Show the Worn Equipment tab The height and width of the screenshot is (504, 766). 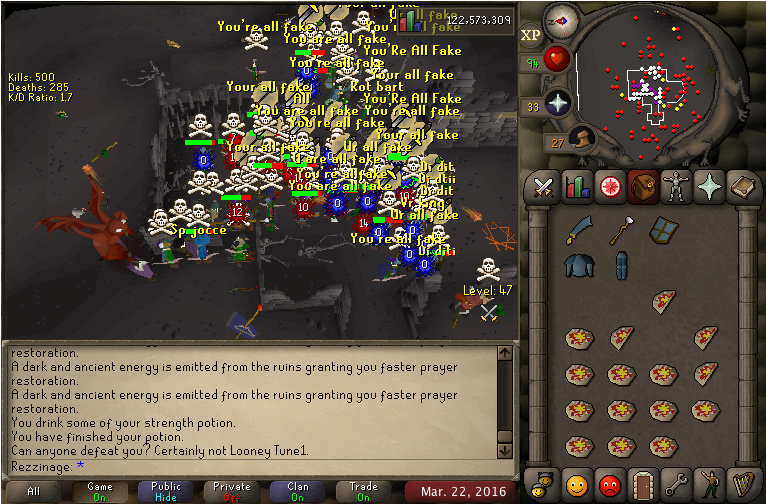[675, 187]
